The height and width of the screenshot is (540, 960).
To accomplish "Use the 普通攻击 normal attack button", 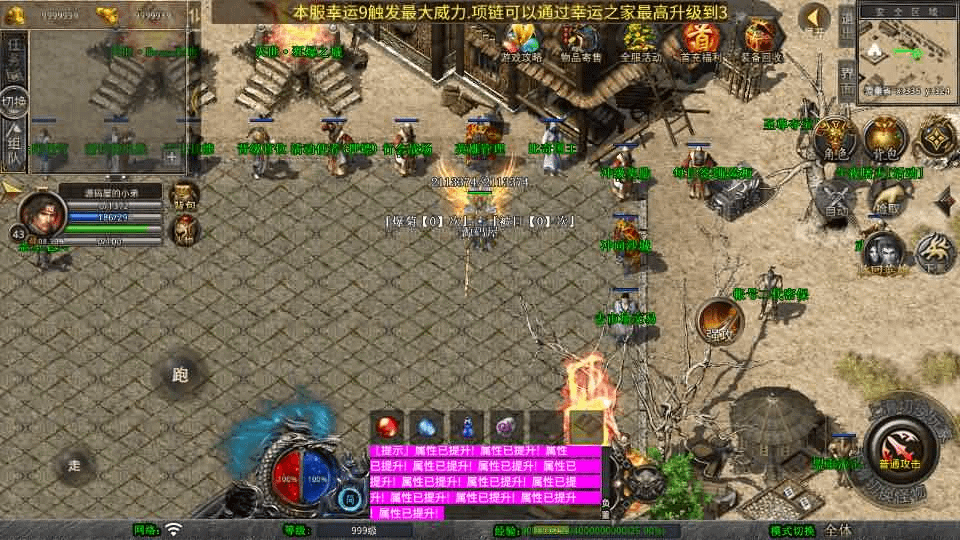I will 898,449.
